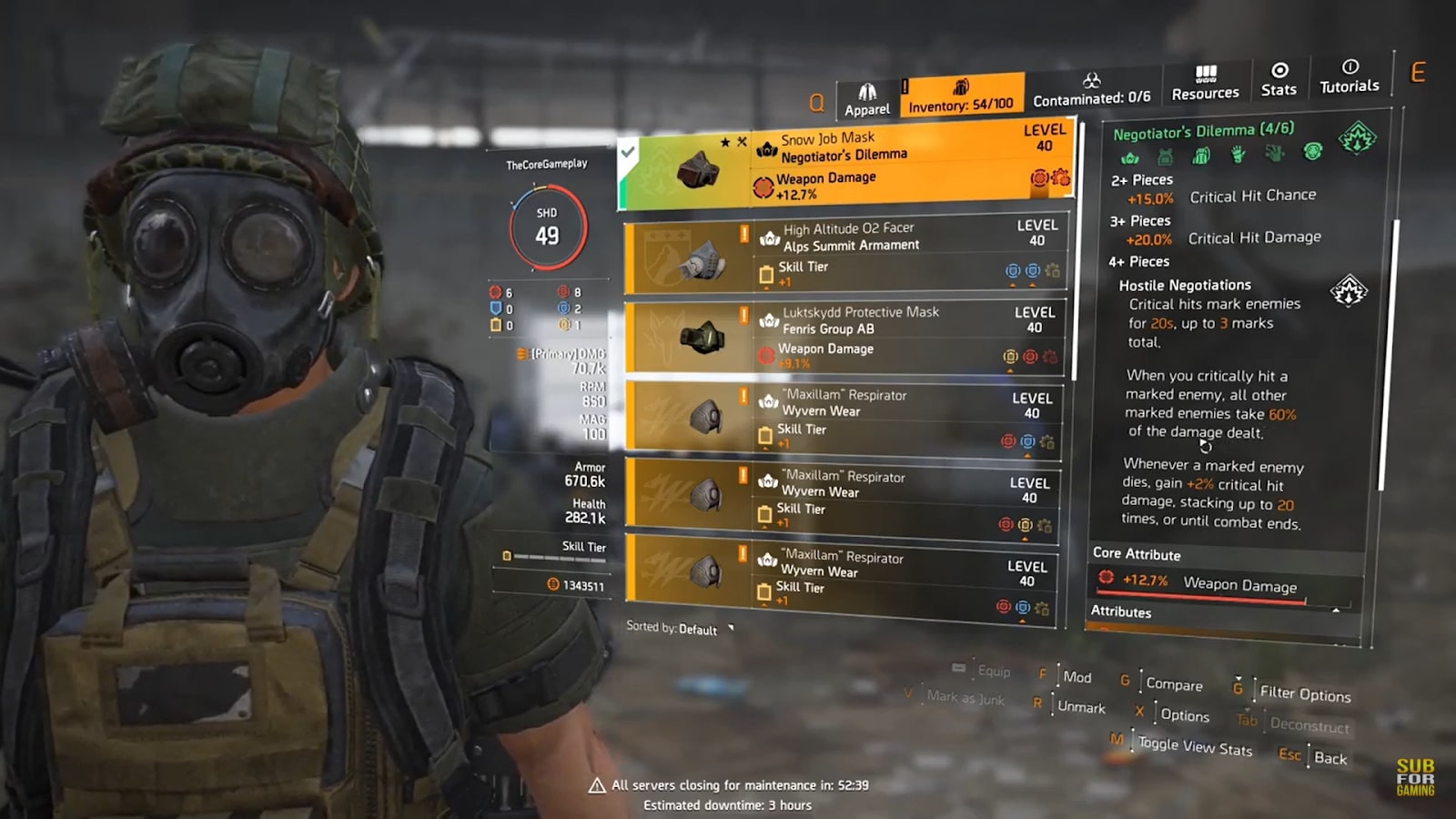Open the Stats screen

1279,82
